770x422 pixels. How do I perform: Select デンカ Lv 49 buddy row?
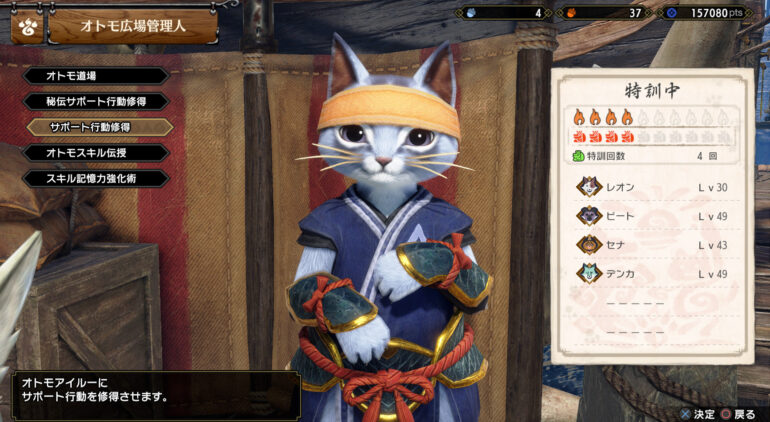[x=657, y=273]
